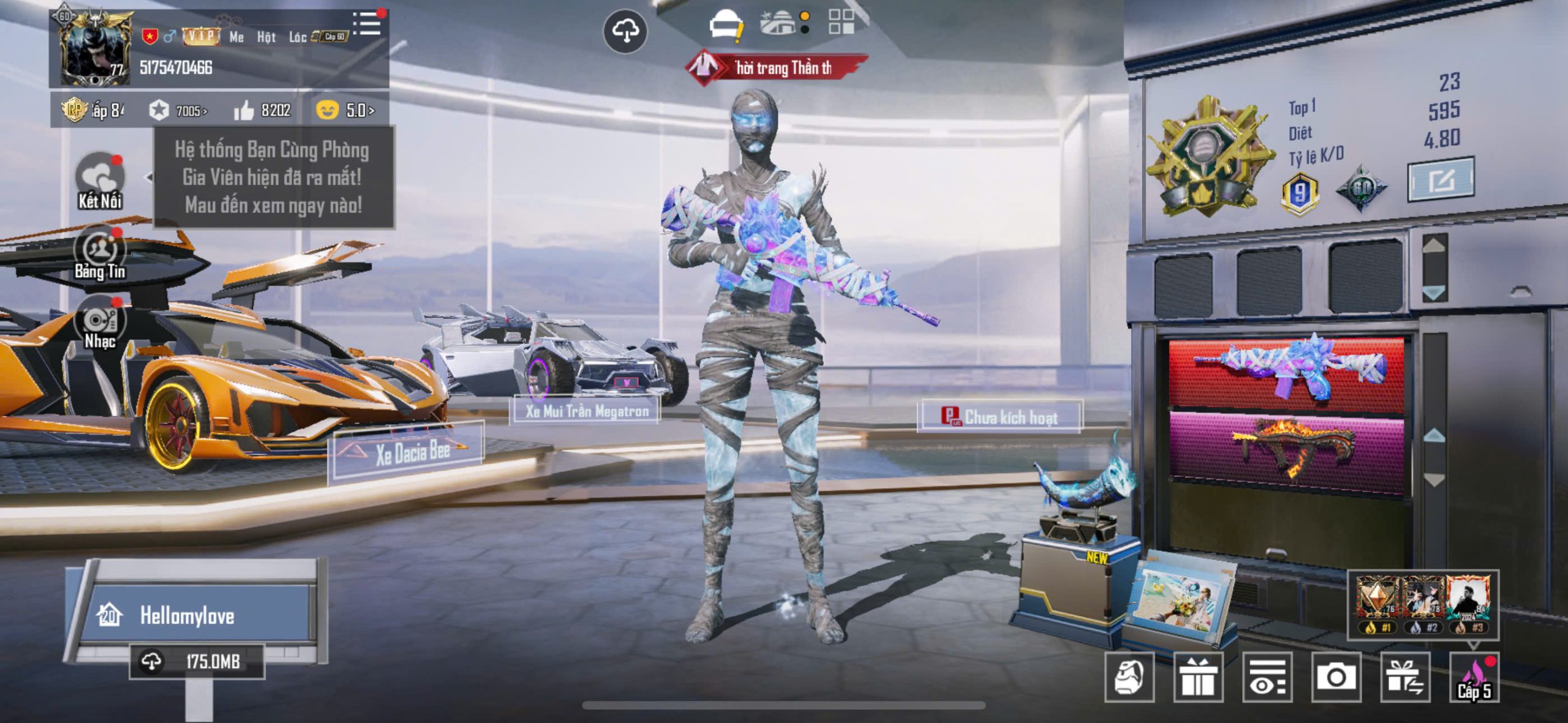Open the Bảng Tin news feed
Screen dimensions: 1568x723
(100, 252)
